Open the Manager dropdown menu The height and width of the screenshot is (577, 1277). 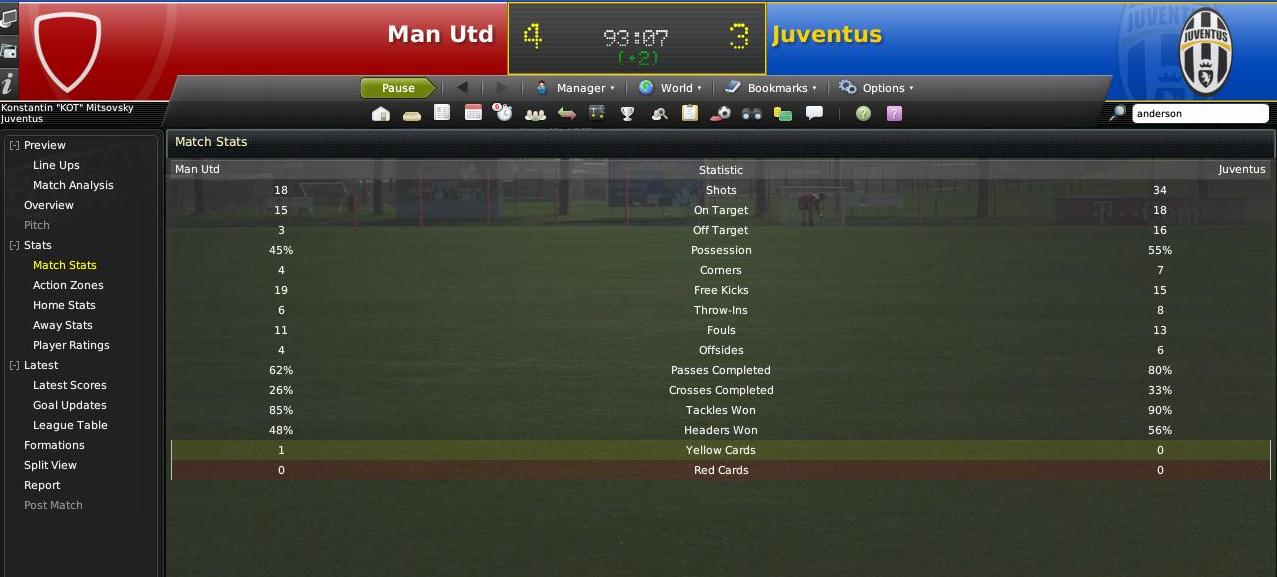pyautogui.click(x=575, y=88)
